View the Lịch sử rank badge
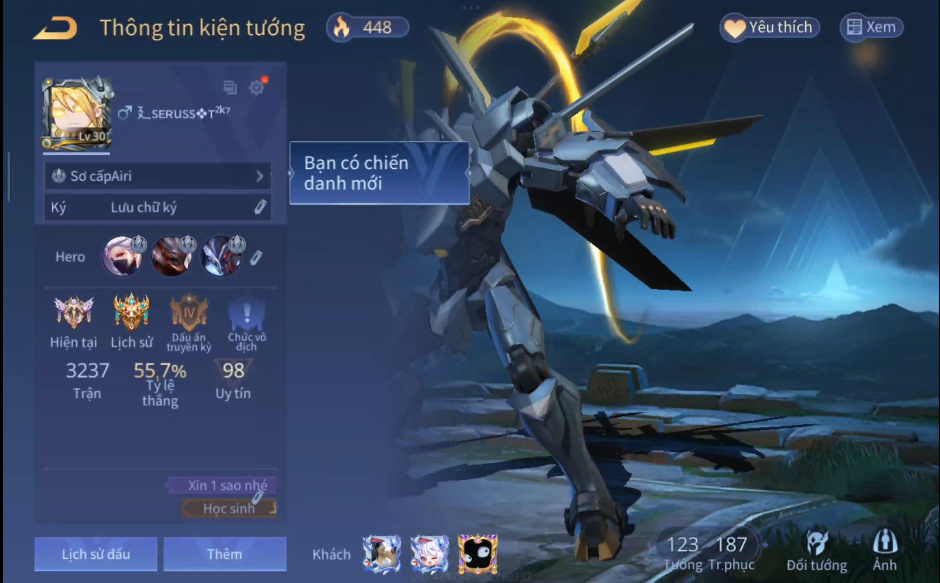This screenshot has width=940, height=583. [x=131, y=313]
